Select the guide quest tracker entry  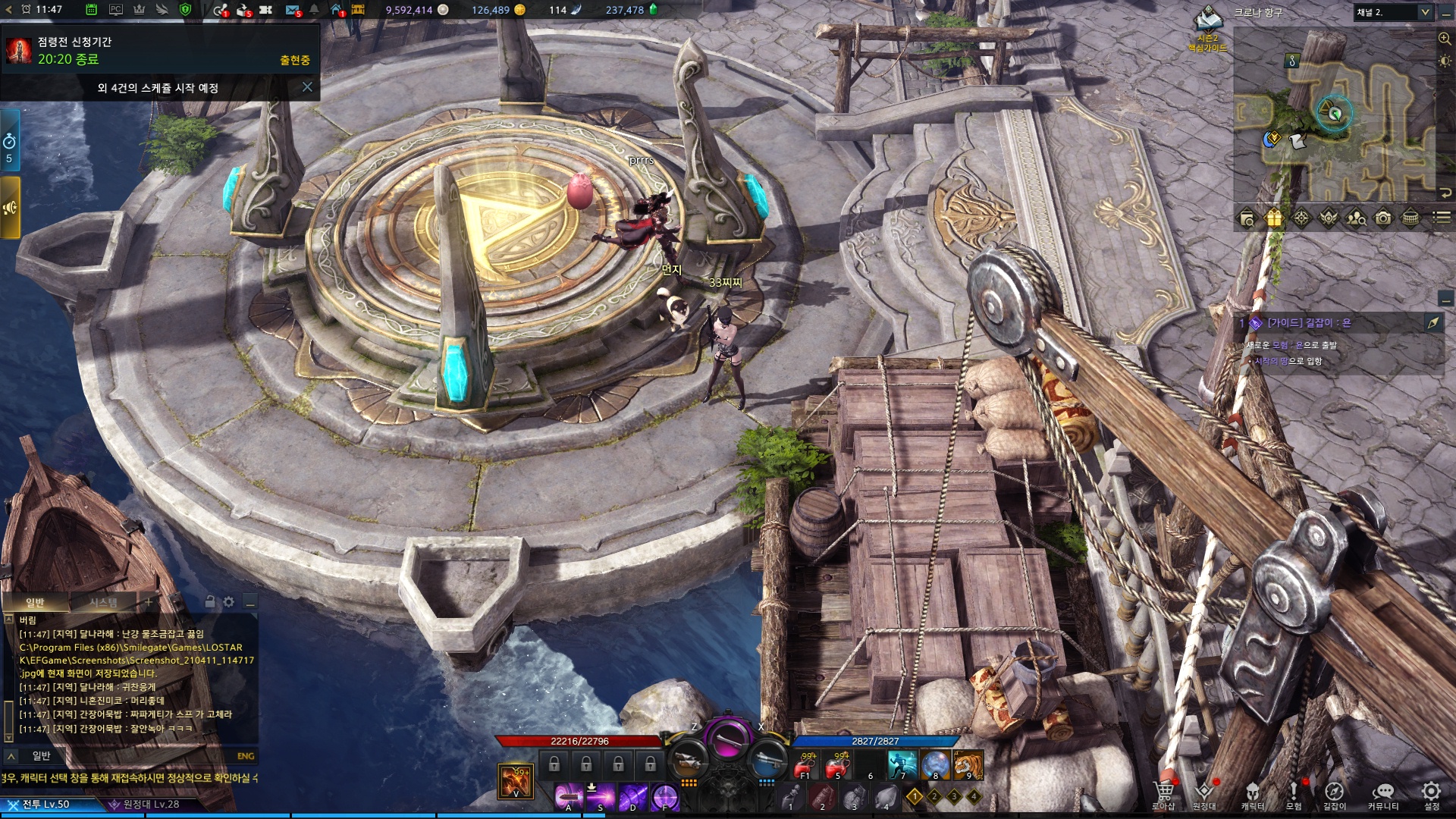click(1308, 323)
